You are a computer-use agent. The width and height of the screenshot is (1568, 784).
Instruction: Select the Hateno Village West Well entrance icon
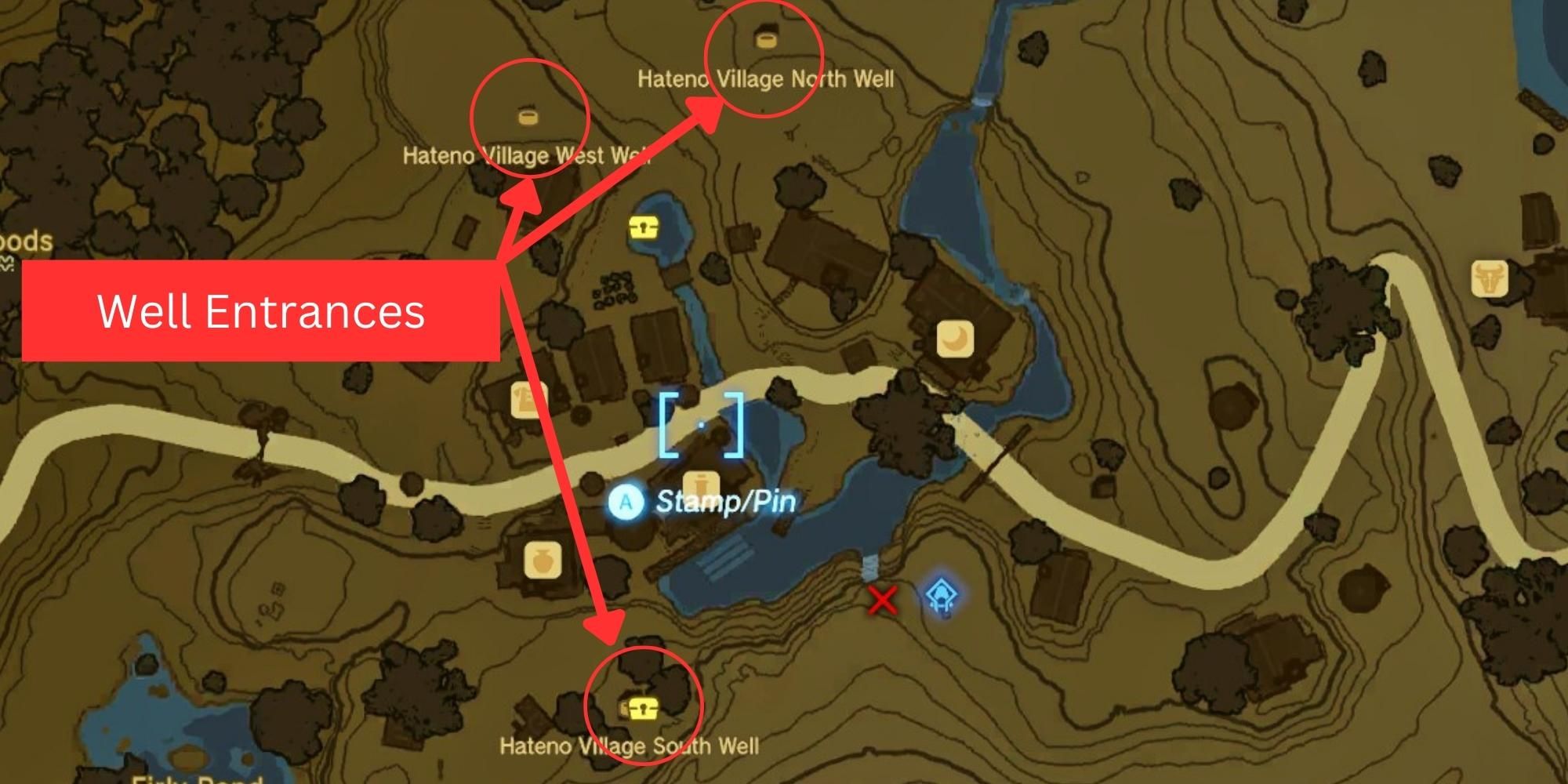click(x=528, y=119)
